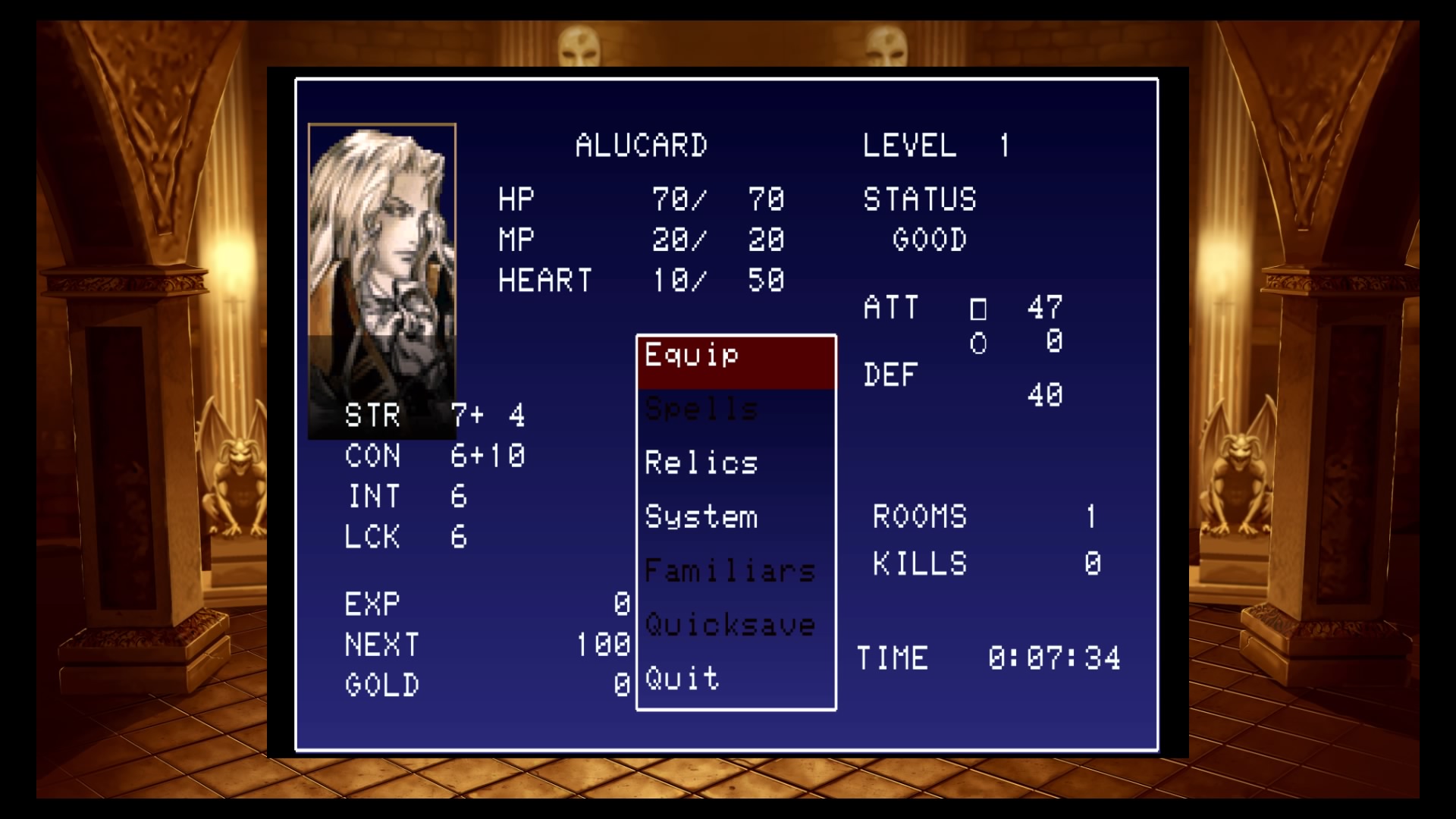
Task: Click the GOLD amount field
Action: point(485,683)
